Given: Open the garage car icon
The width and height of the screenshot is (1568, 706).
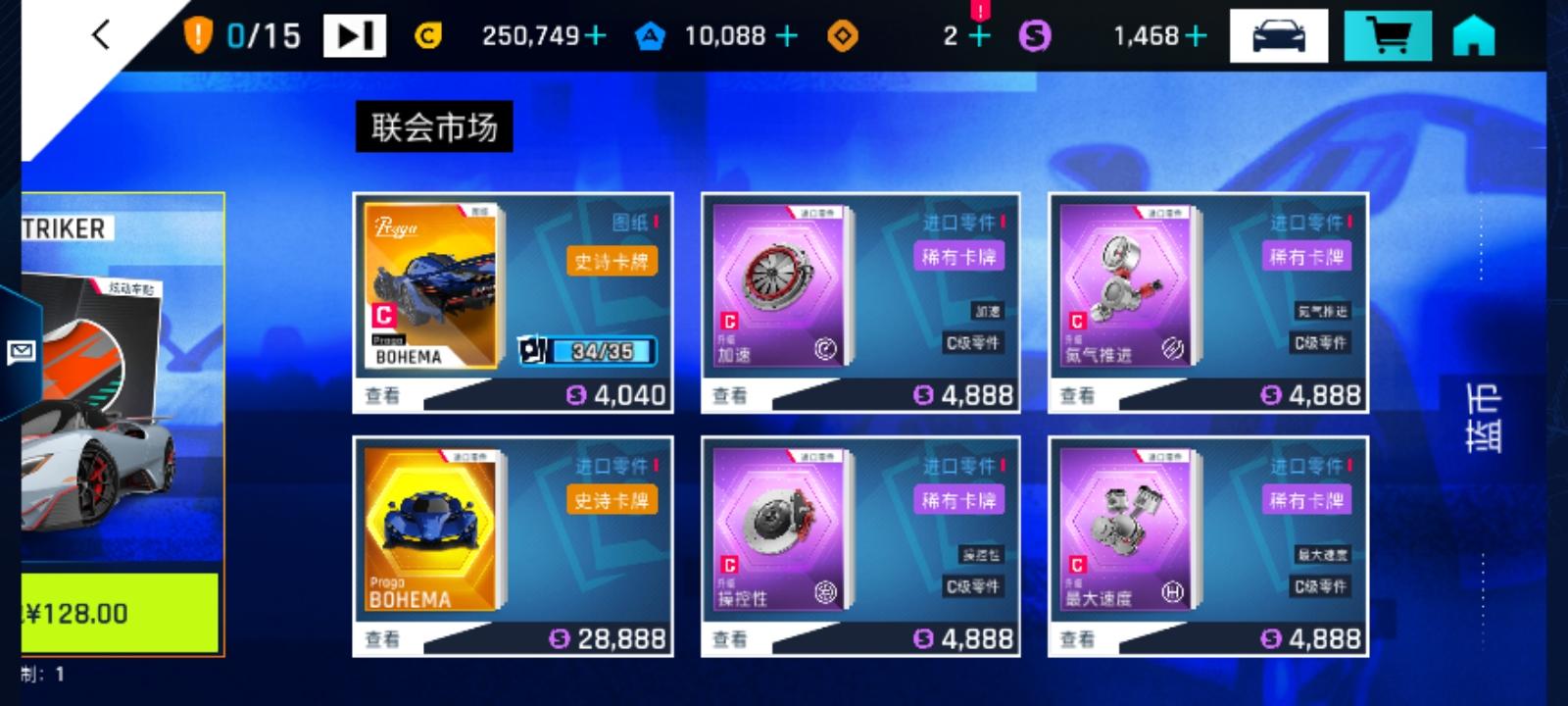Looking at the screenshot, I should point(1278,35).
